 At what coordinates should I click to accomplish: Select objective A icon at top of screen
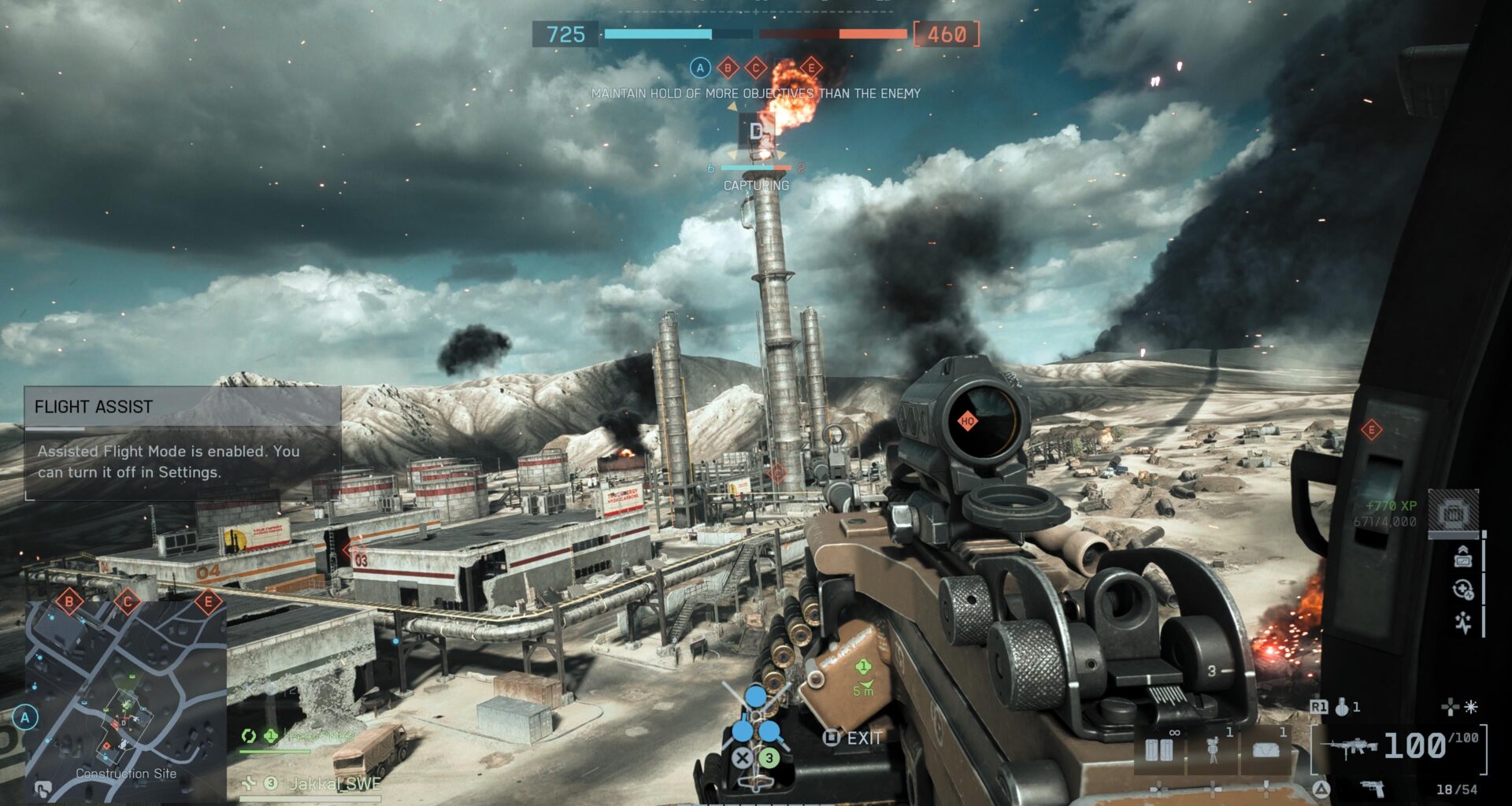click(699, 68)
